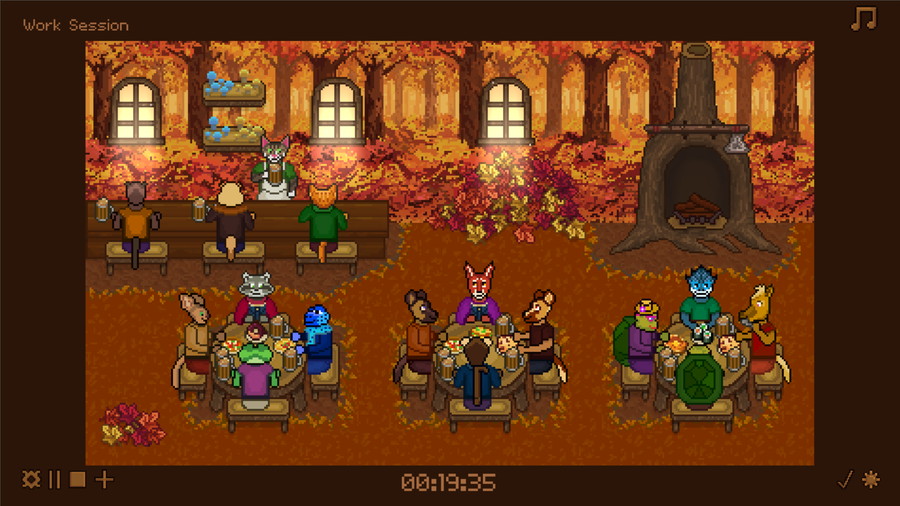Open the music note menu
Screen dimensions: 900x506
(x=863, y=19)
